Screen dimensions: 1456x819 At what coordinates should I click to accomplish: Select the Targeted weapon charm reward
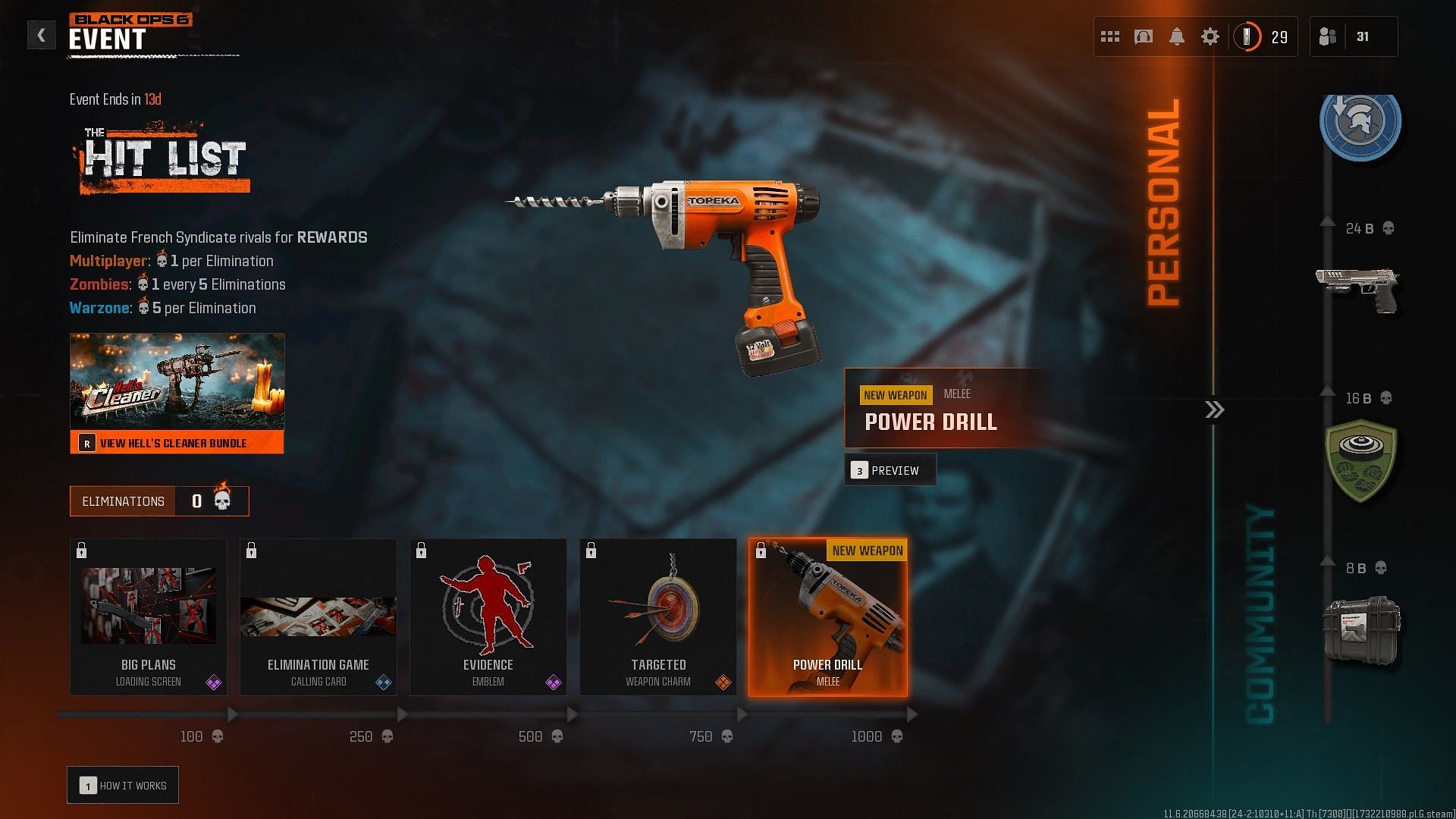point(658,617)
